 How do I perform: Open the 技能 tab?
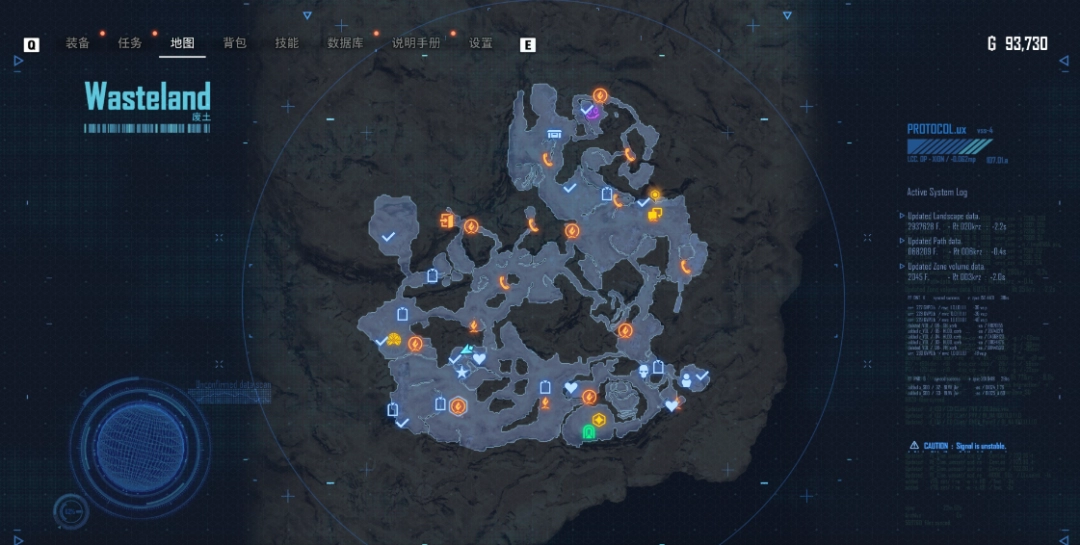click(287, 43)
